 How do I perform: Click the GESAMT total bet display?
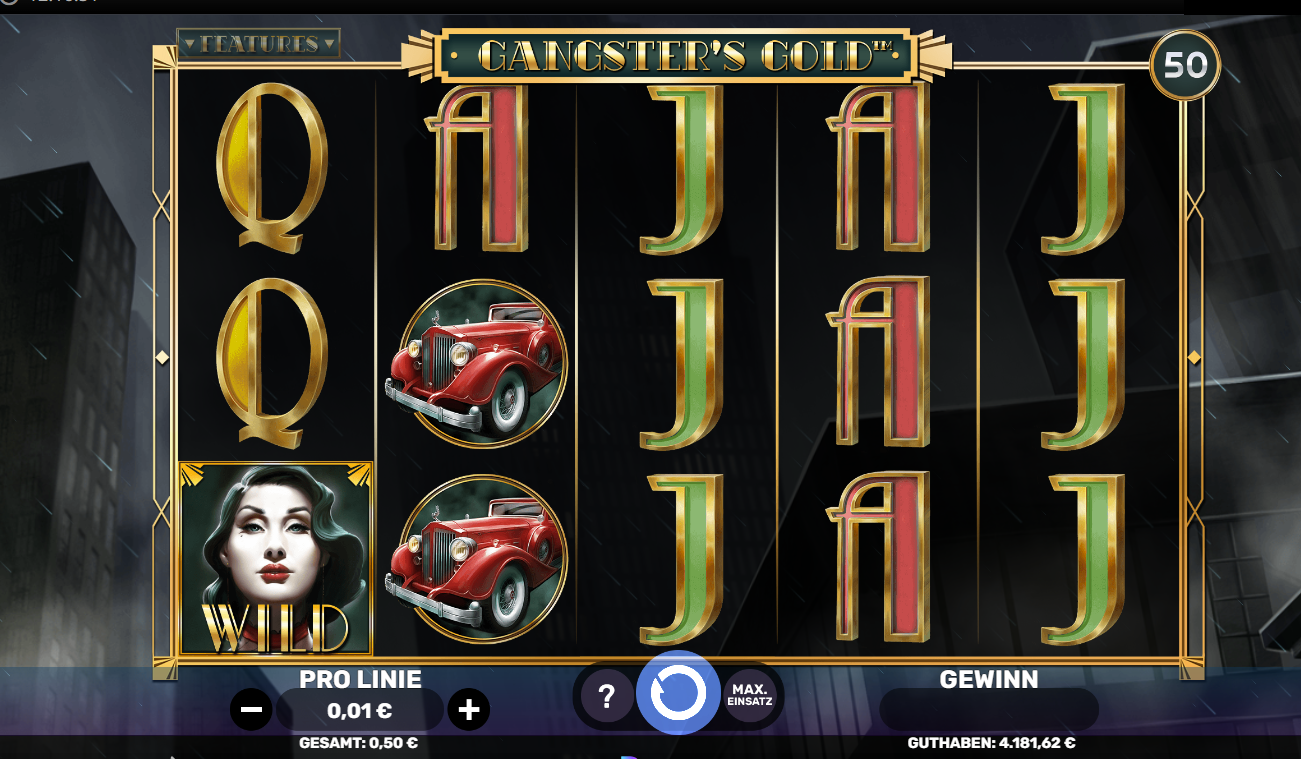[x=360, y=743]
